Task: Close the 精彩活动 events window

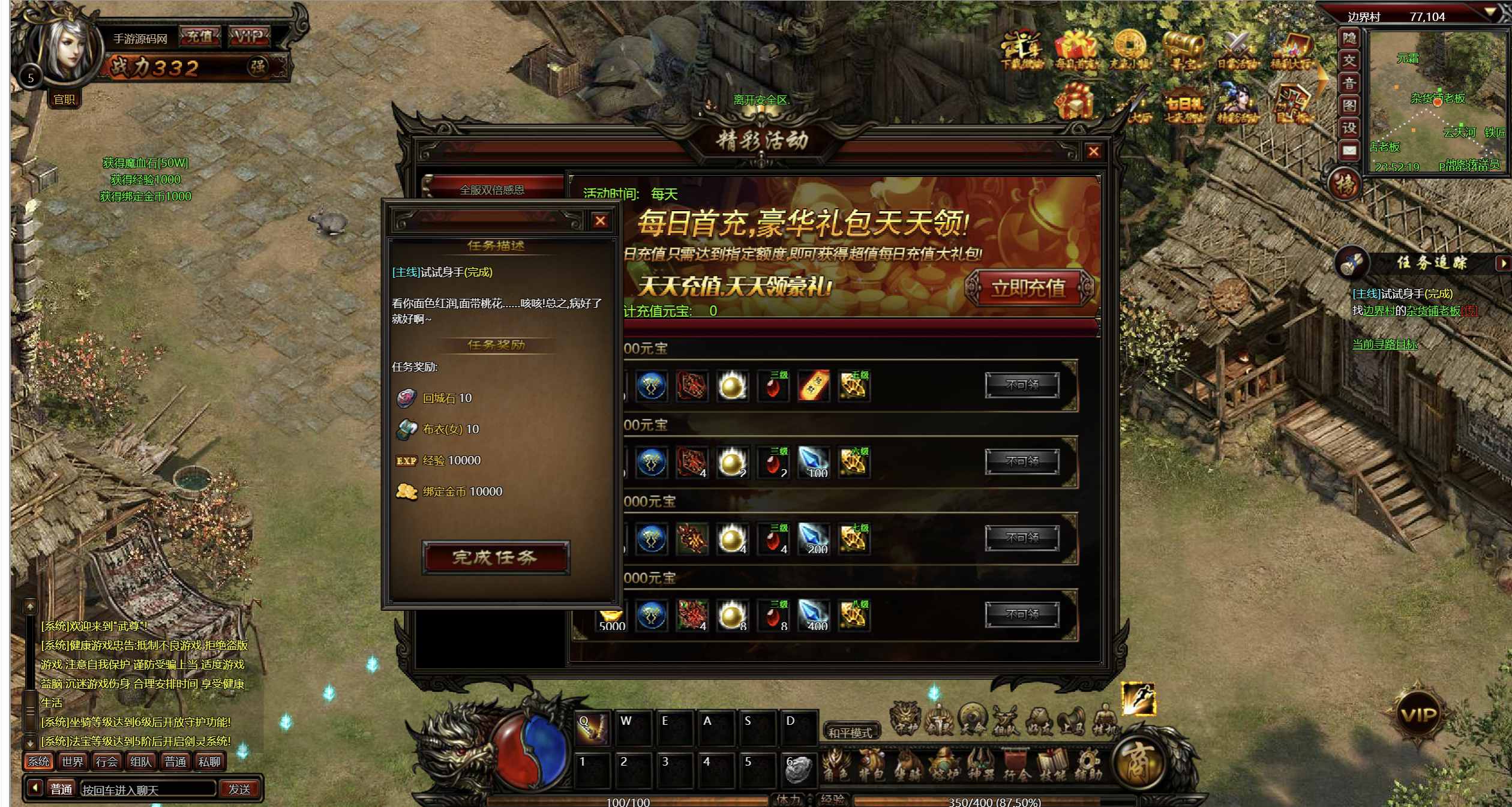Action: click(x=1093, y=152)
